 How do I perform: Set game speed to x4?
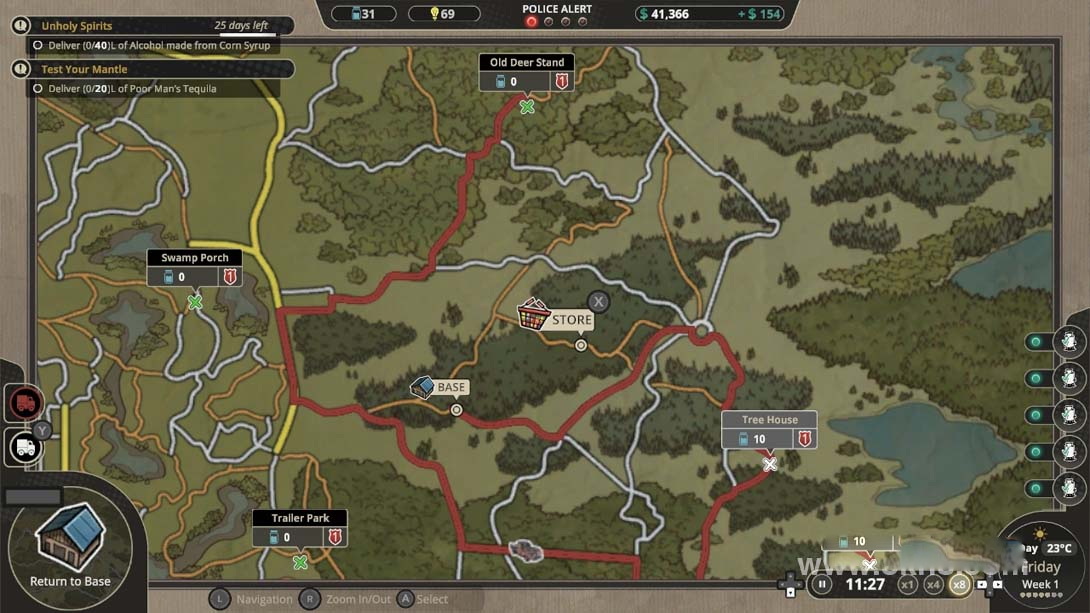coord(933,584)
